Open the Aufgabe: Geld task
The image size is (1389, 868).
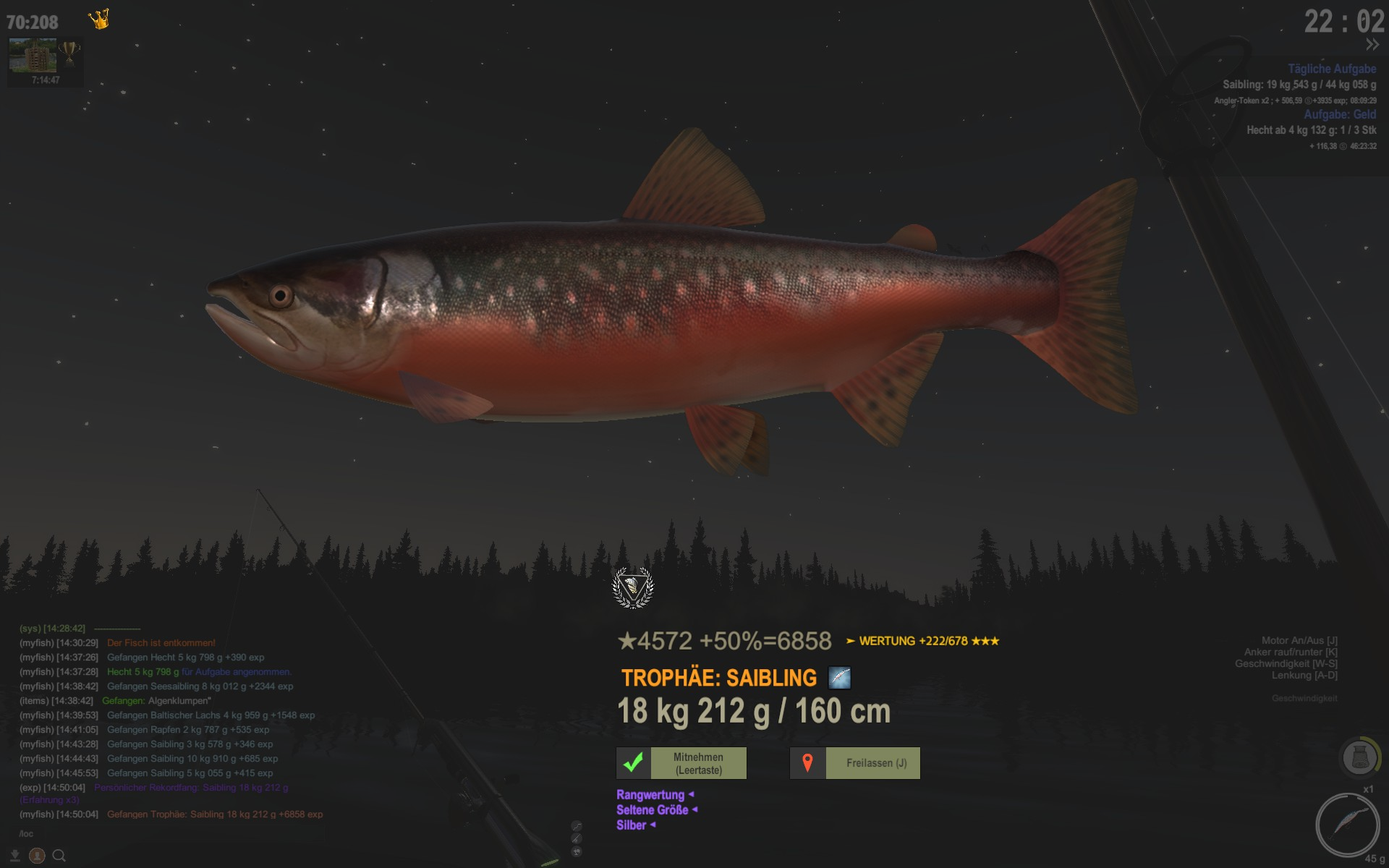point(1340,114)
